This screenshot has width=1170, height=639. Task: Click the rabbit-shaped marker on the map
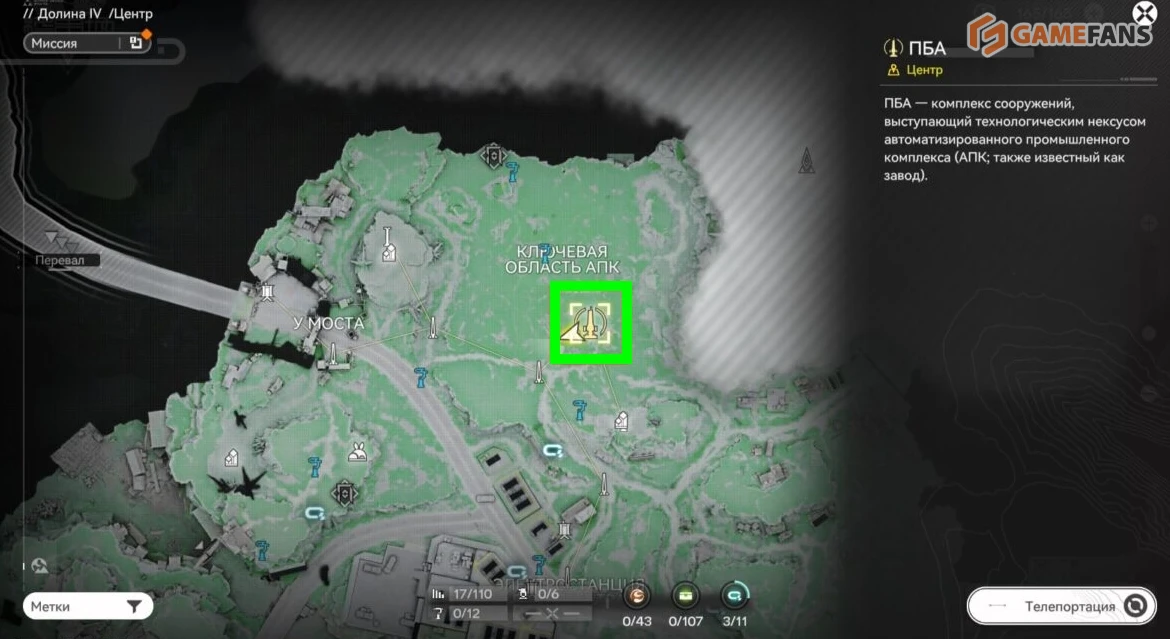click(356, 453)
